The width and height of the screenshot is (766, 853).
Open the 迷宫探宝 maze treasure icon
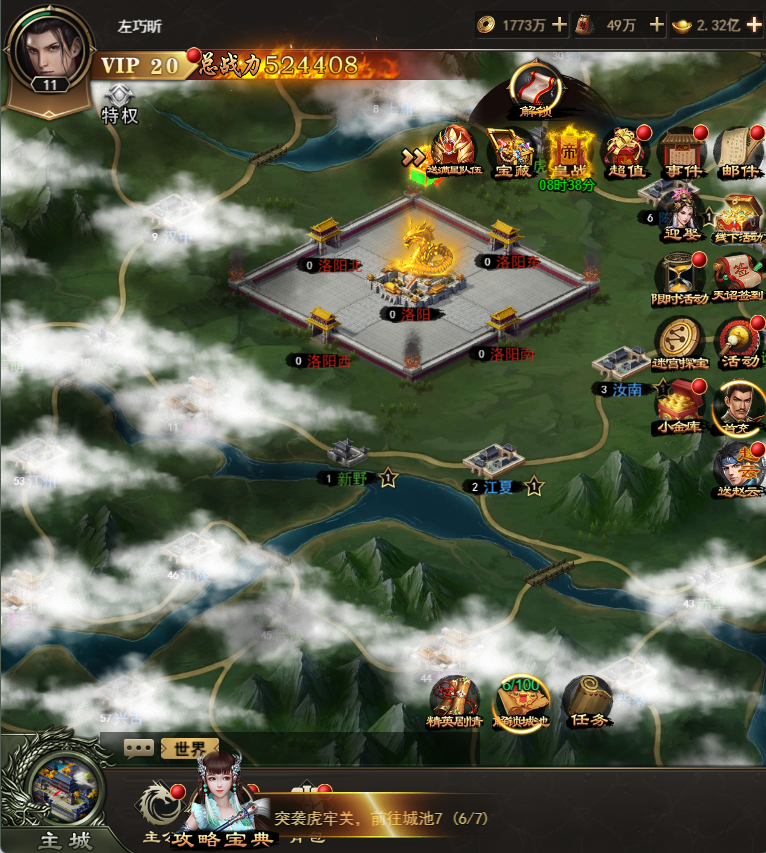[x=680, y=341]
